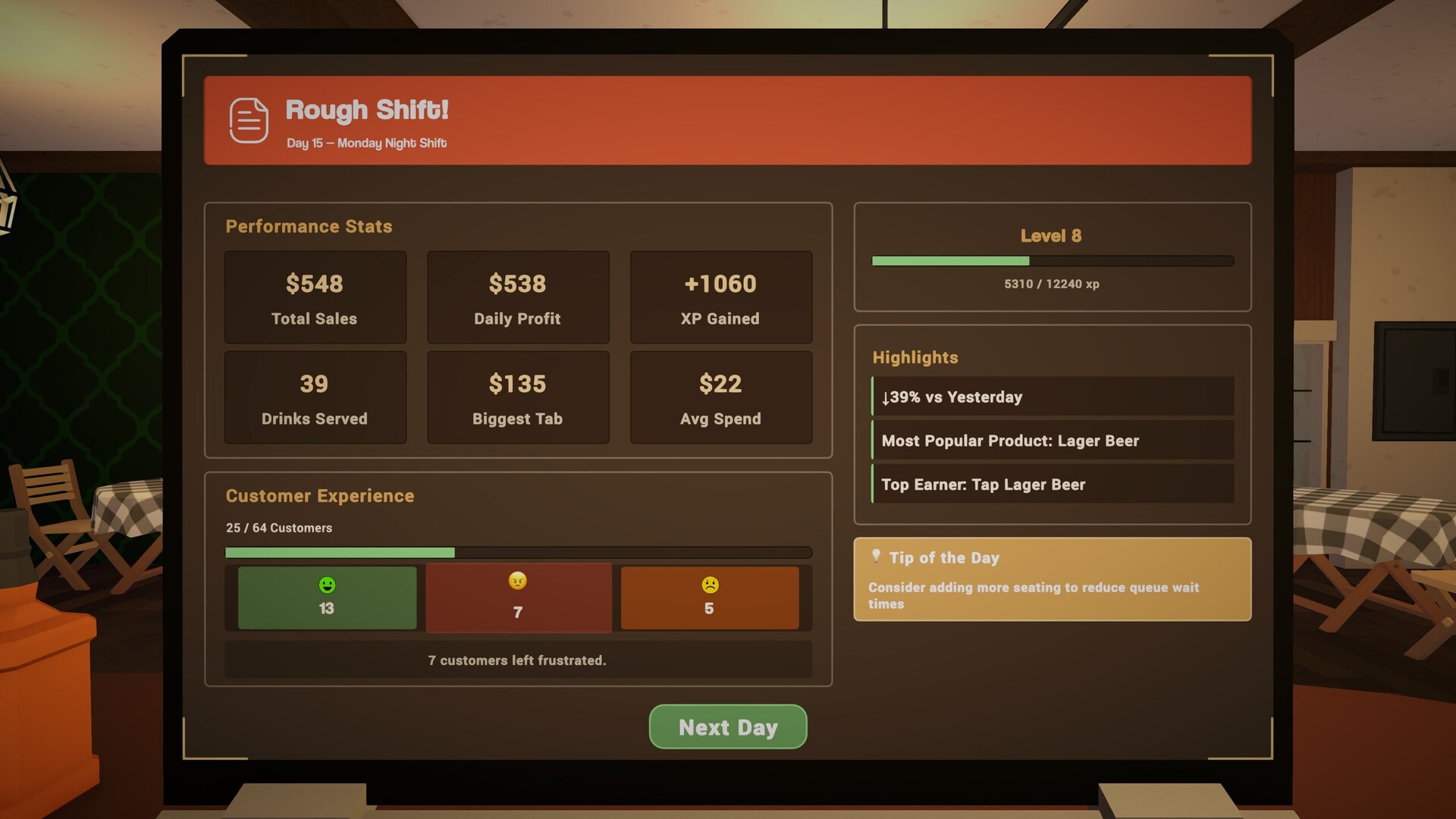The image size is (1456, 819).
Task: Expand the Customer Experience section
Action: [x=319, y=496]
